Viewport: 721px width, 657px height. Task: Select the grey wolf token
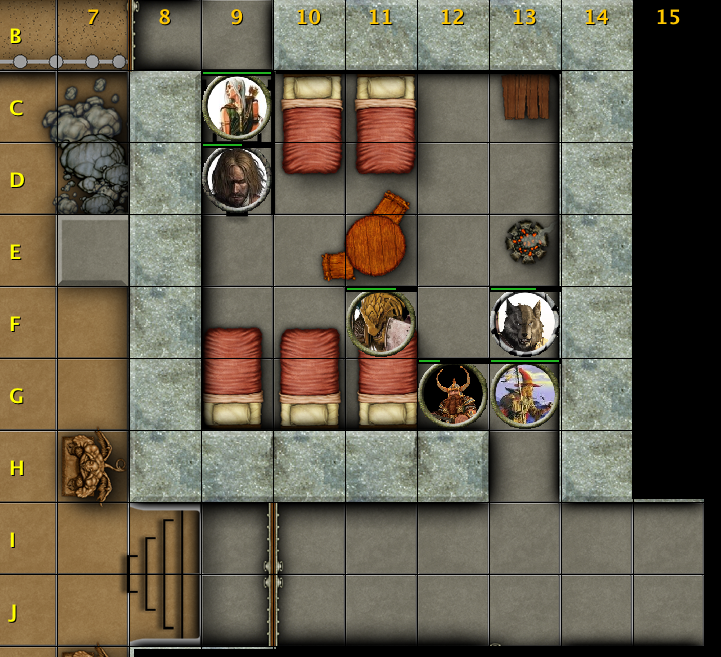pyautogui.click(x=525, y=323)
